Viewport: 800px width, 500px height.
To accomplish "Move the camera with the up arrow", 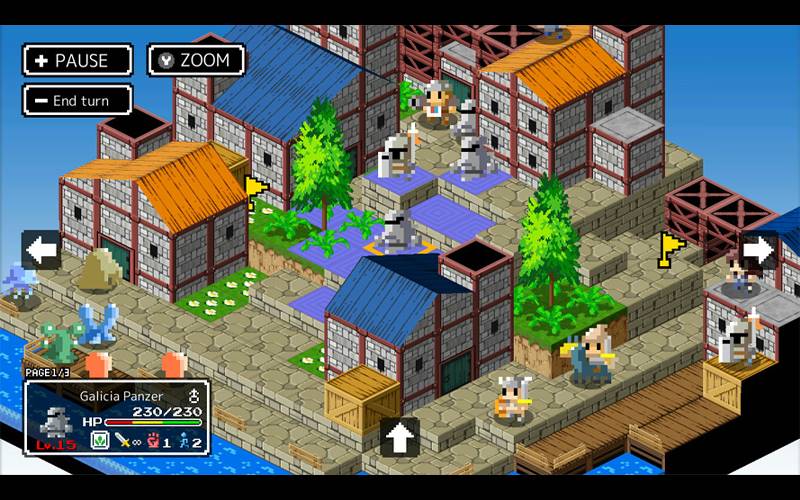I will click(x=399, y=437).
